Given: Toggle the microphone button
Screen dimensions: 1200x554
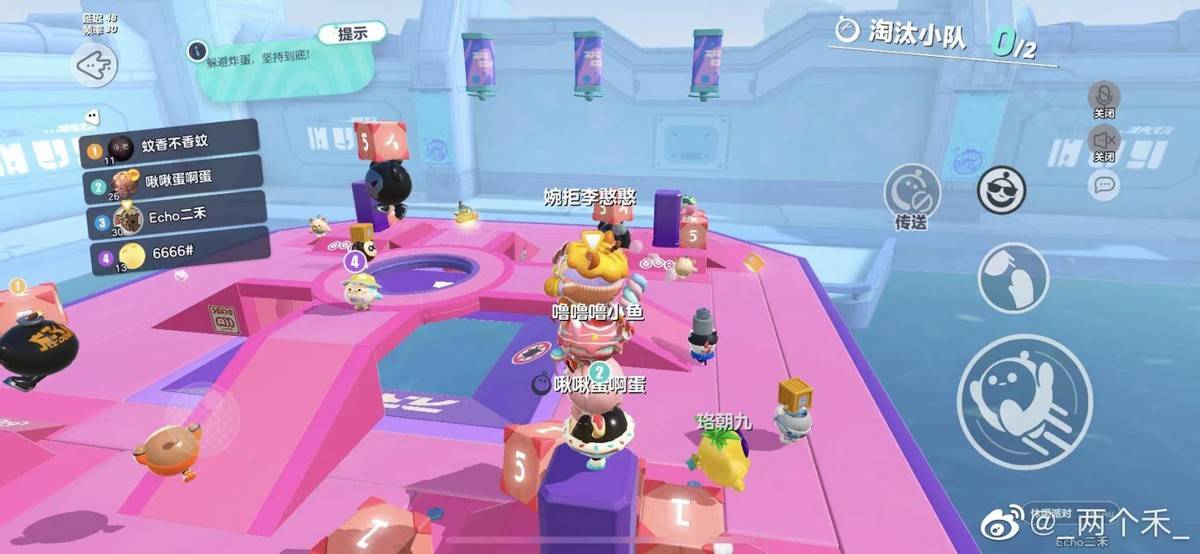Looking at the screenshot, I should 1104,98.
